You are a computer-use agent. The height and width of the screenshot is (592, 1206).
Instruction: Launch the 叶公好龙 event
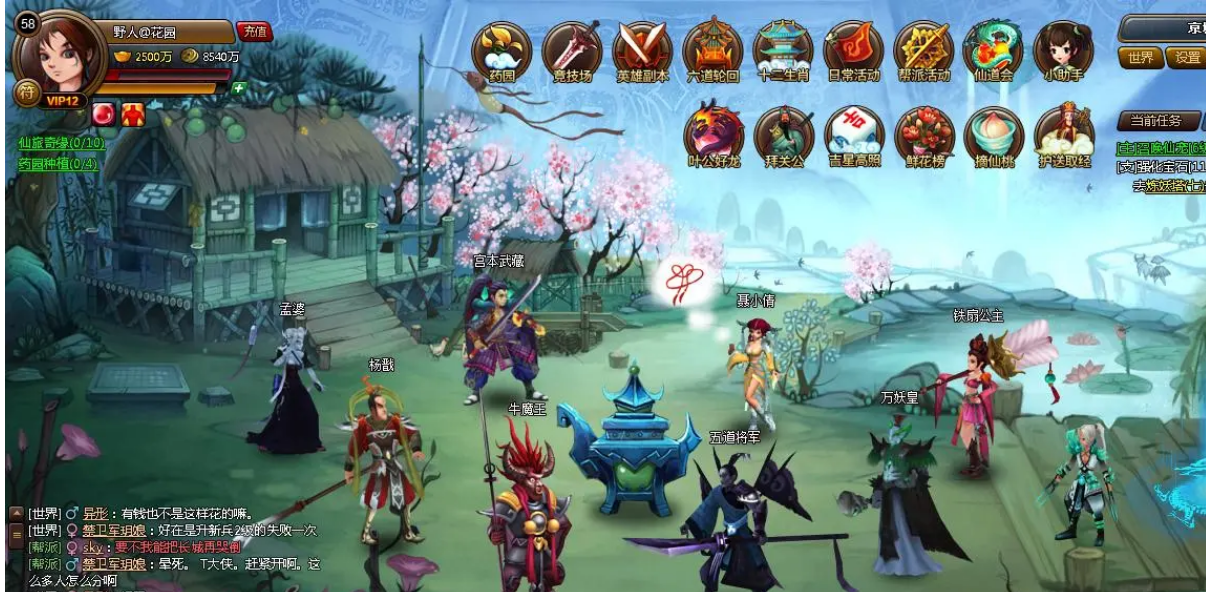pos(714,134)
